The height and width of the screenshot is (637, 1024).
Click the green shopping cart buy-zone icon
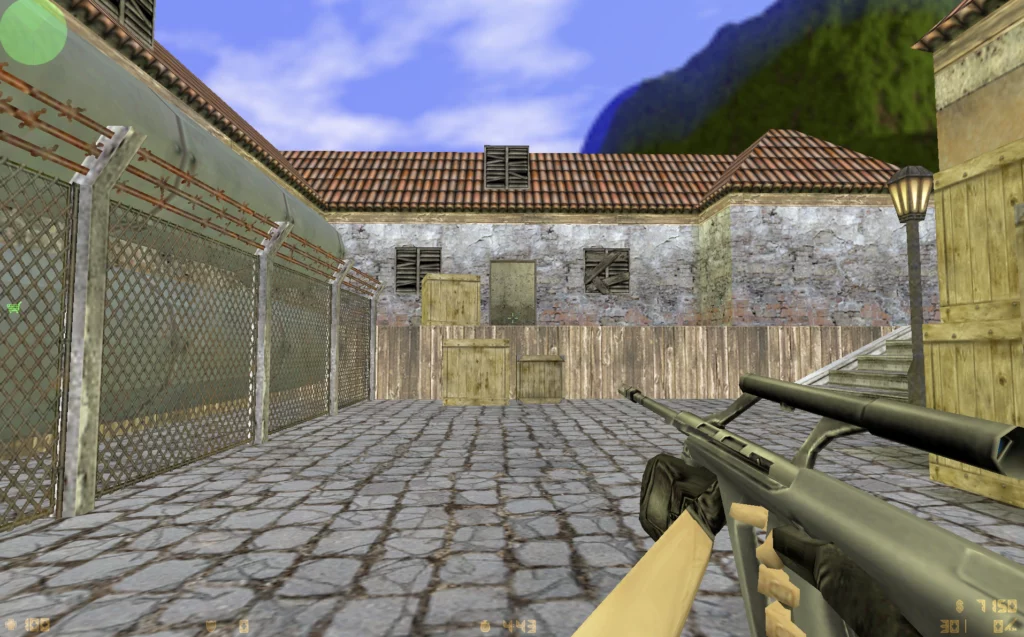tap(14, 308)
